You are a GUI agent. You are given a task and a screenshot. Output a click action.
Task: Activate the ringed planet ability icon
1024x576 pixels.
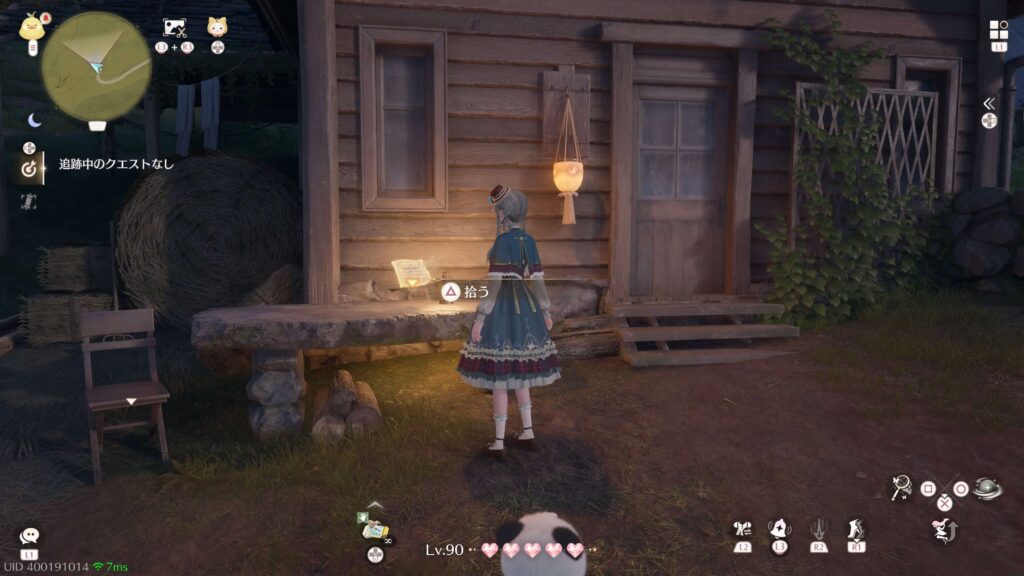tap(987, 488)
